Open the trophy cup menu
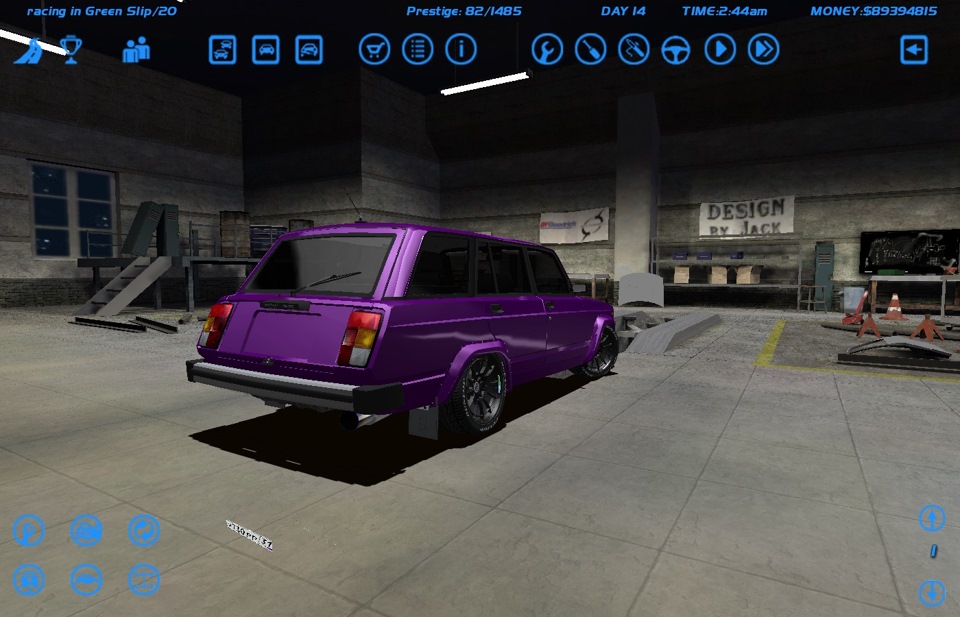The width and height of the screenshot is (960, 617). [x=71, y=49]
